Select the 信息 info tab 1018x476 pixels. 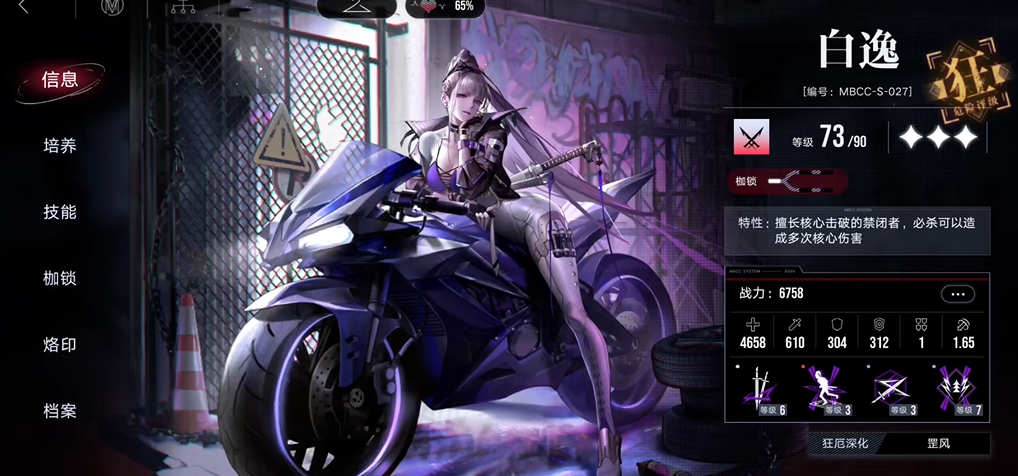60,80
